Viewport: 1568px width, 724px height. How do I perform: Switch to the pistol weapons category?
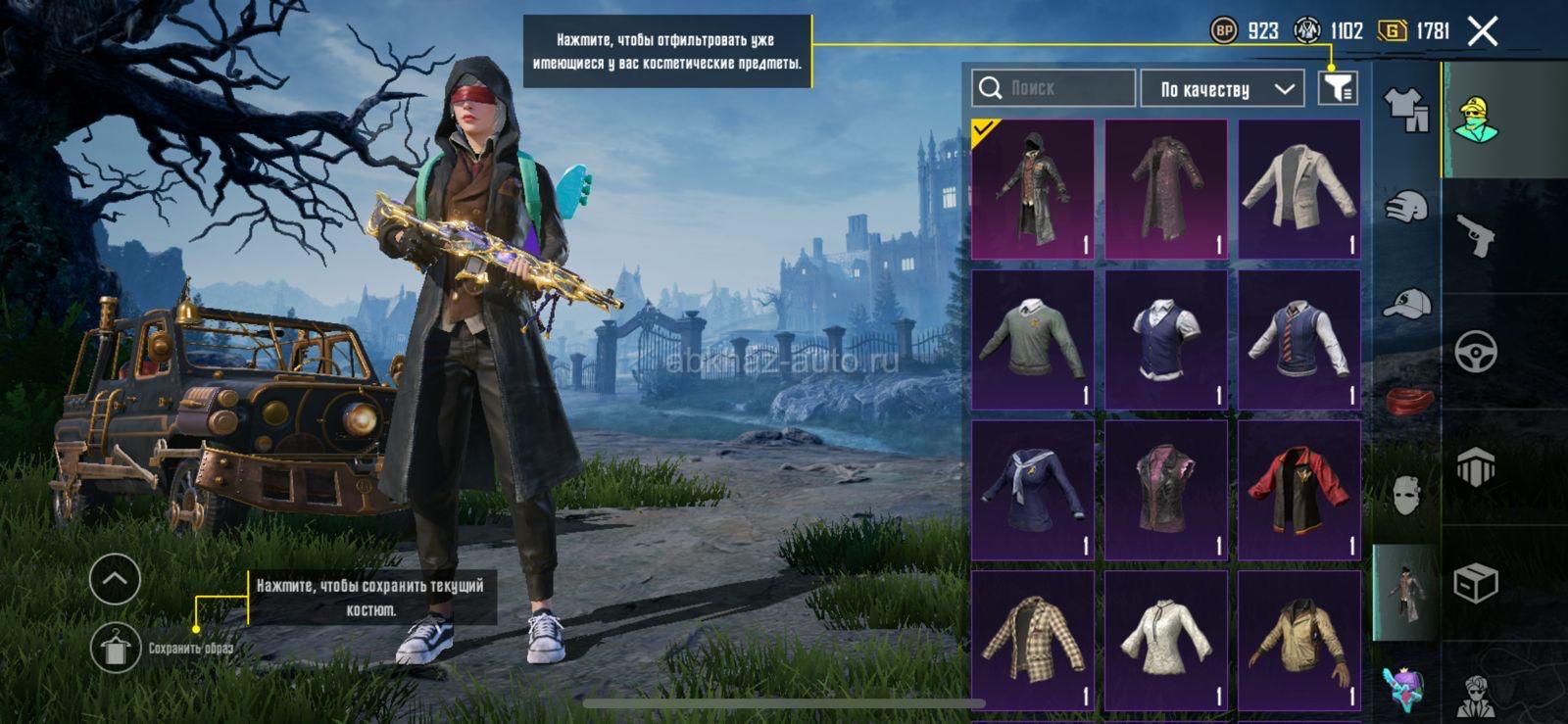tap(1476, 235)
